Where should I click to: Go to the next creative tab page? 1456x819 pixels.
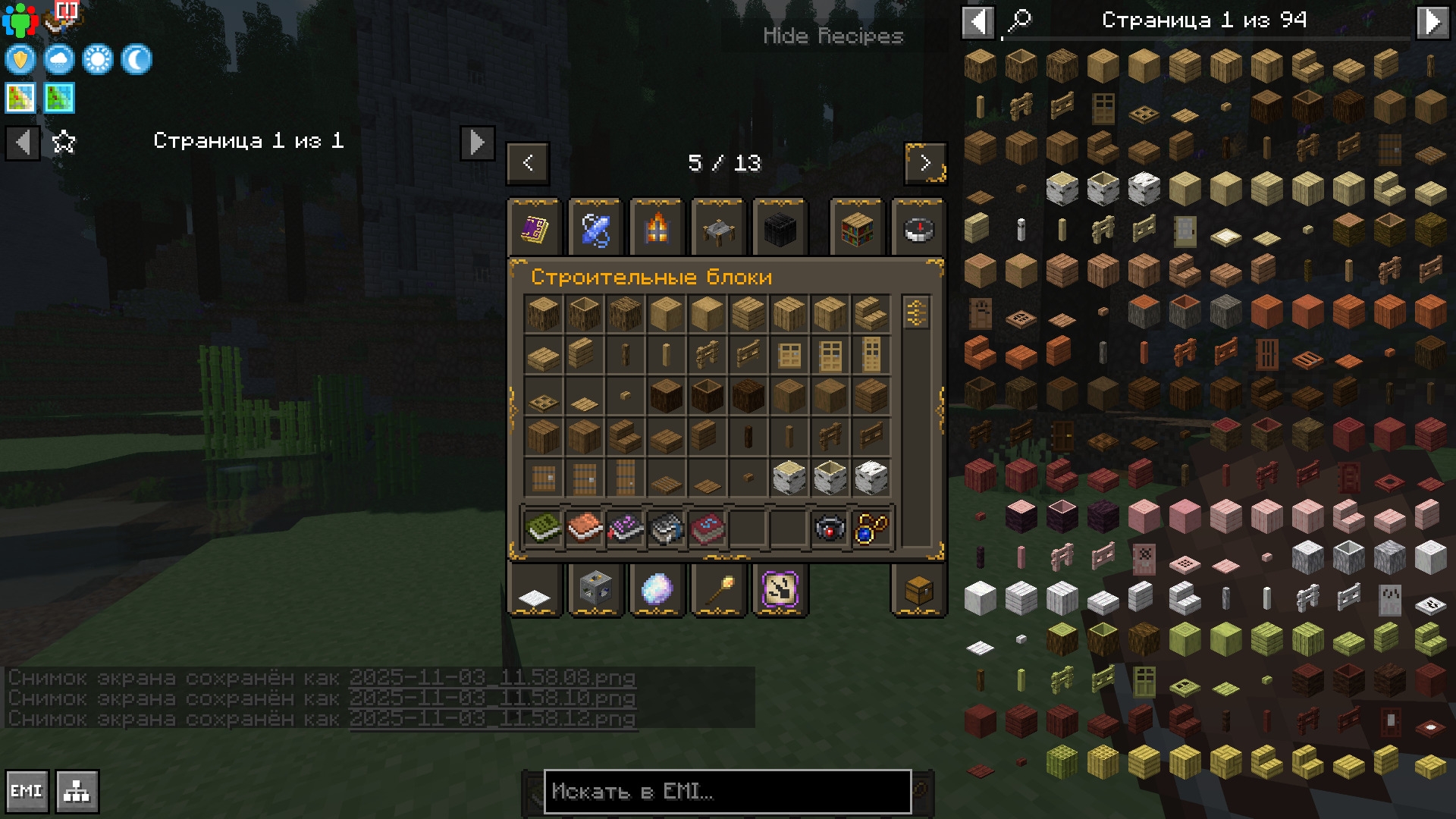925,163
